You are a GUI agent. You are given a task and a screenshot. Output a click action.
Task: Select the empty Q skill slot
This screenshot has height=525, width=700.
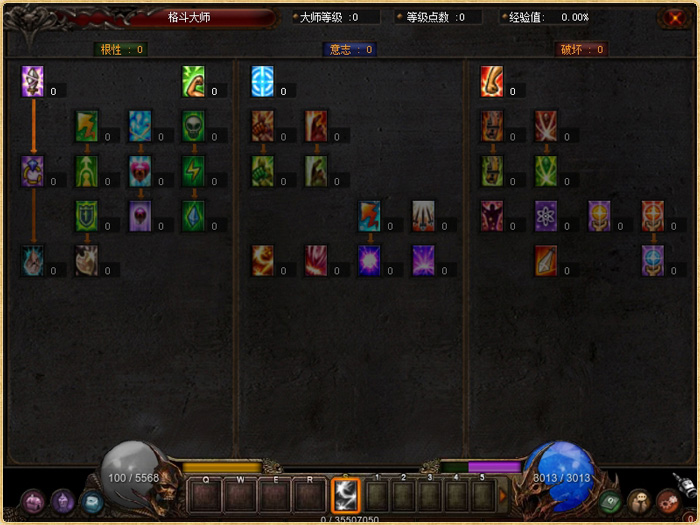(x=206, y=495)
